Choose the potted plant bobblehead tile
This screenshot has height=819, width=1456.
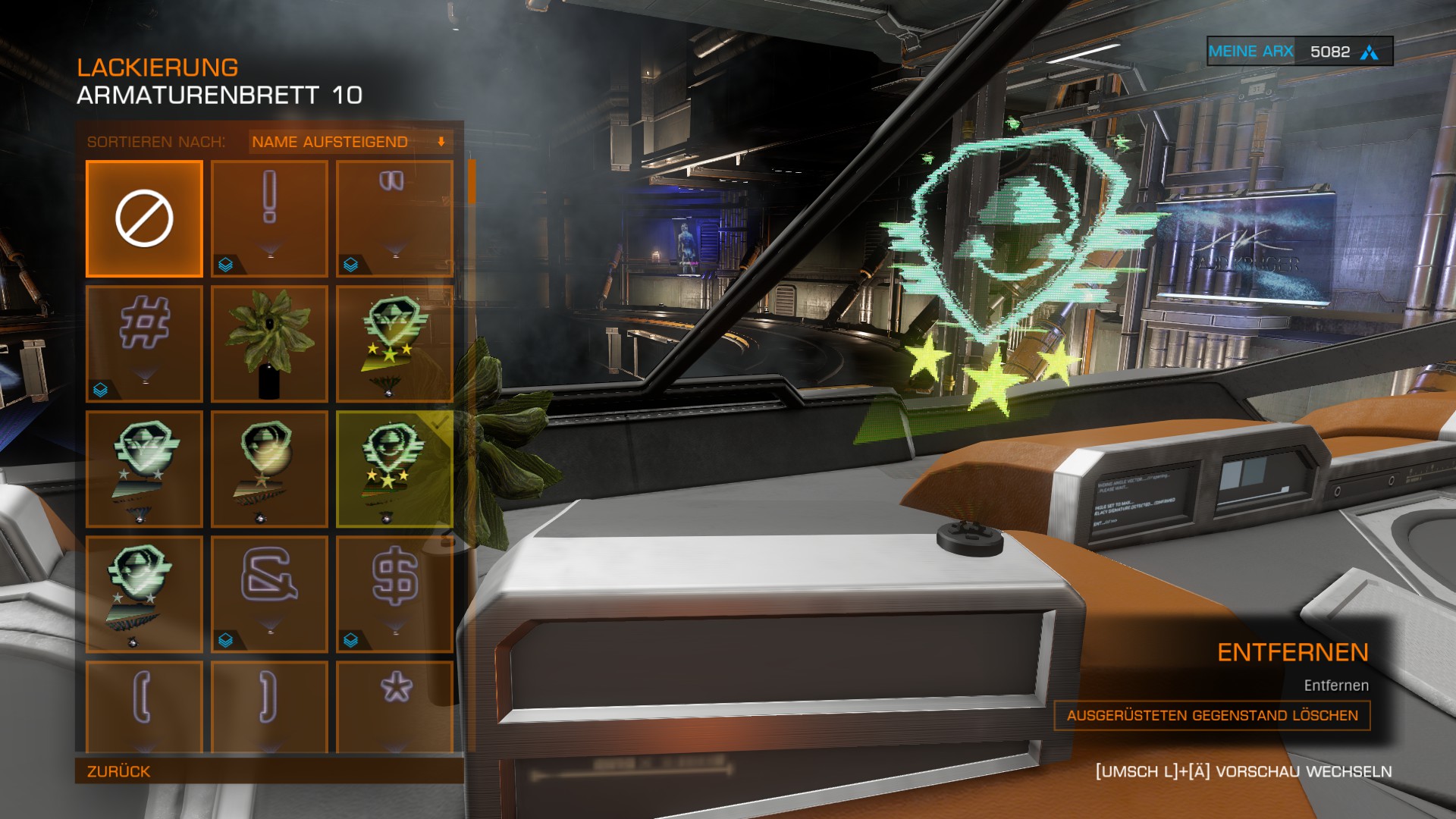click(x=269, y=344)
